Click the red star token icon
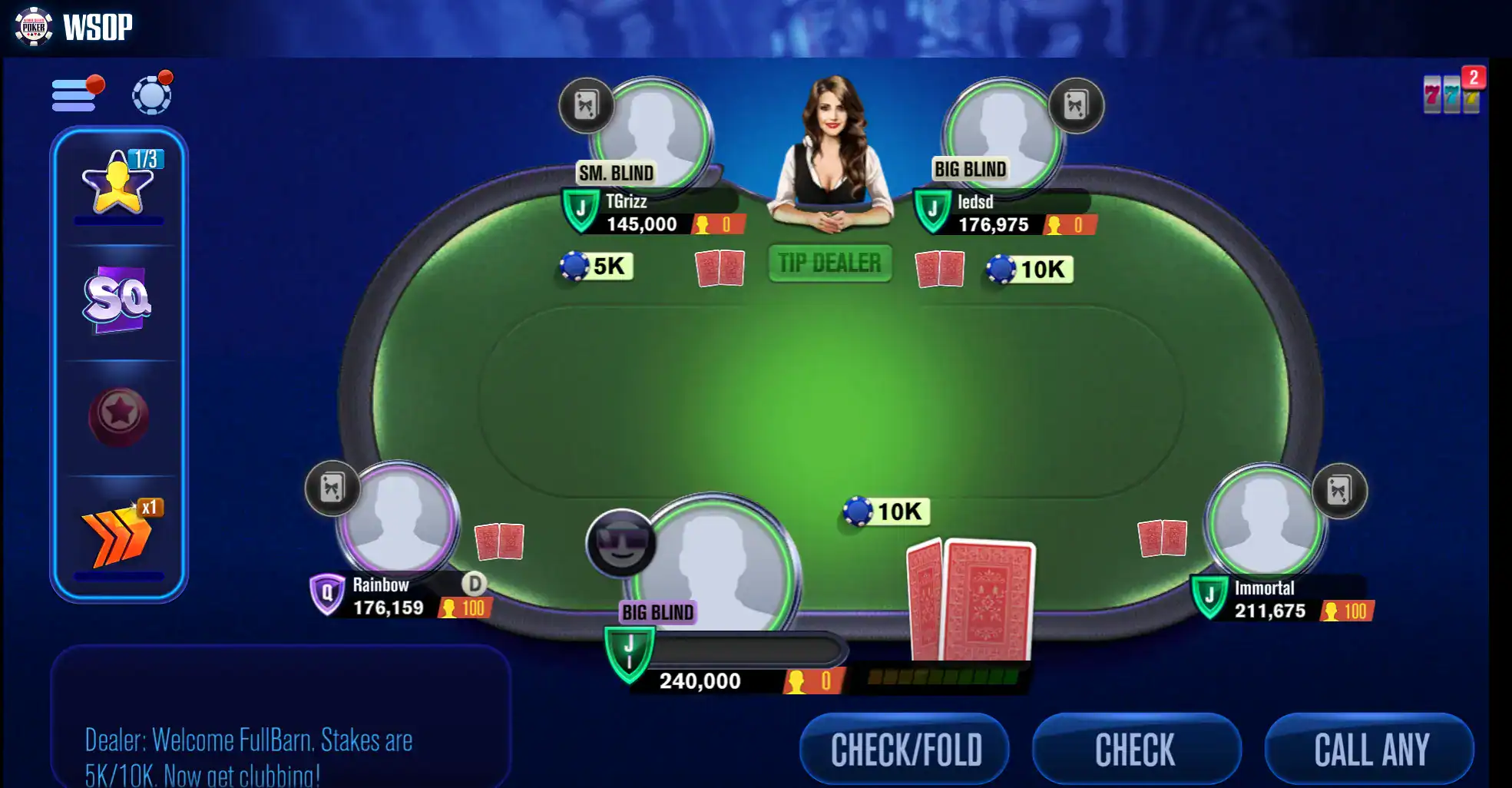The image size is (1512, 788). click(x=119, y=416)
